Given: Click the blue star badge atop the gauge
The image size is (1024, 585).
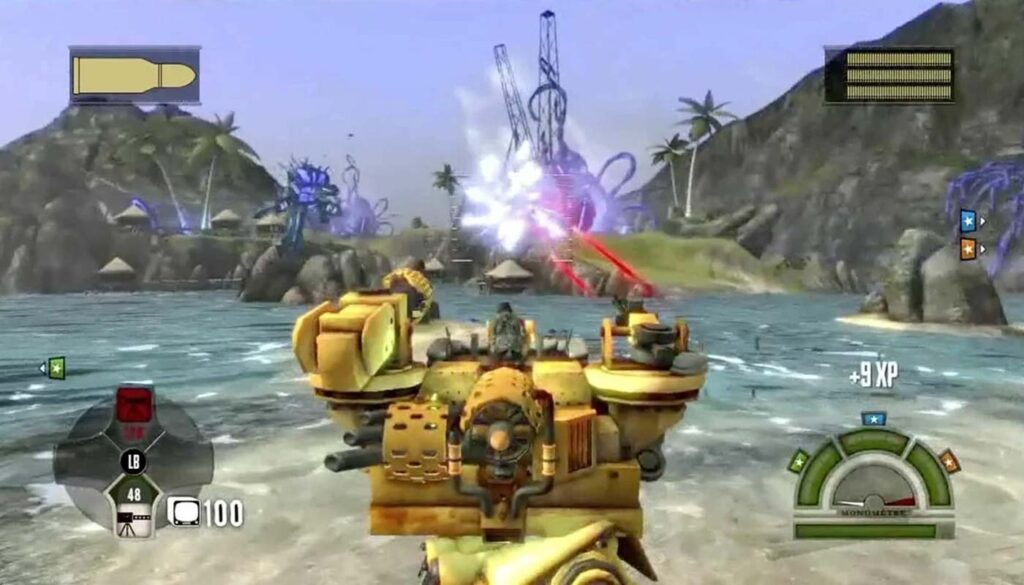Looking at the screenshot, I should 874,418.
